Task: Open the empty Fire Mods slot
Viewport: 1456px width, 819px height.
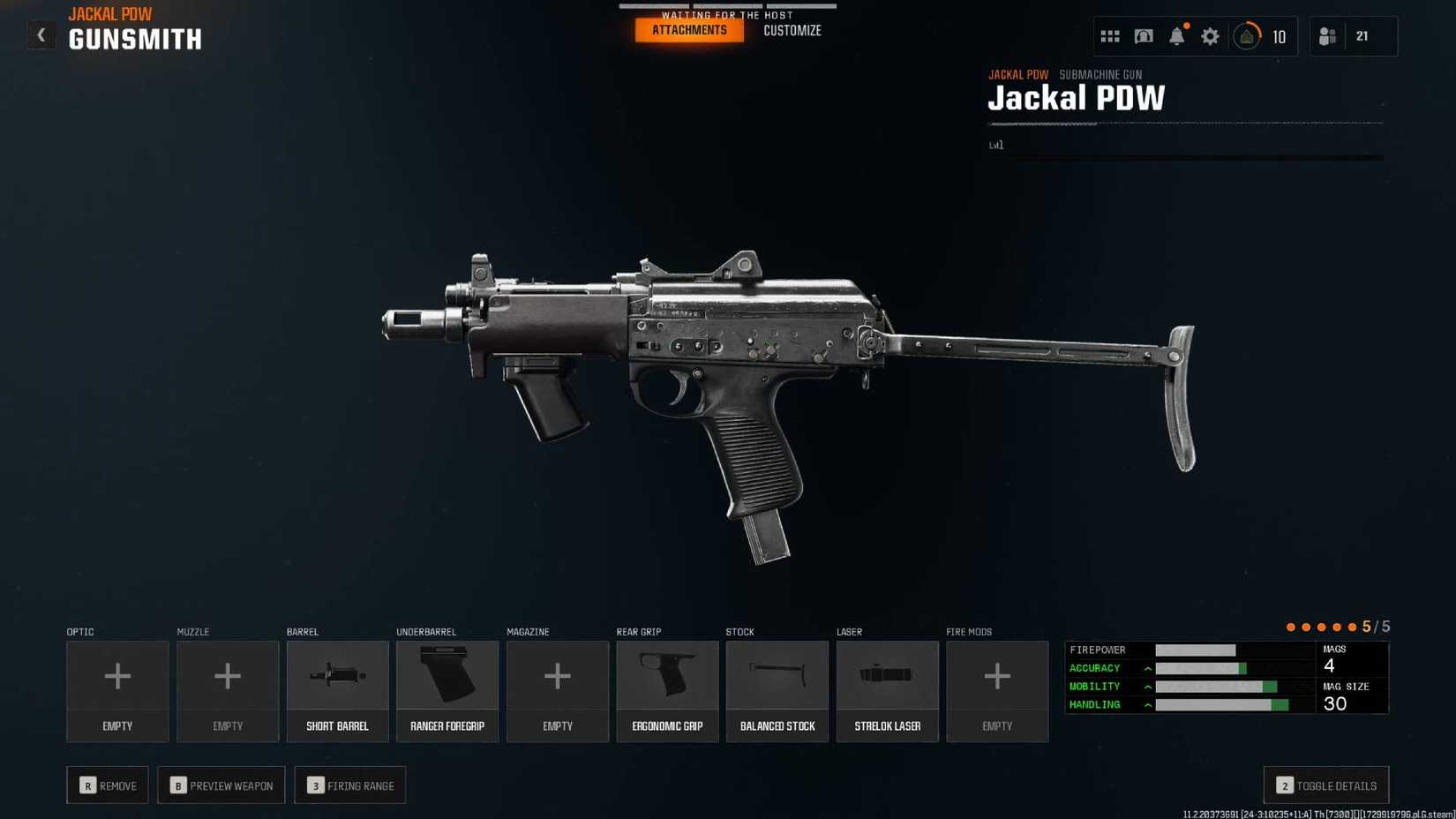Action: point(997,691)
